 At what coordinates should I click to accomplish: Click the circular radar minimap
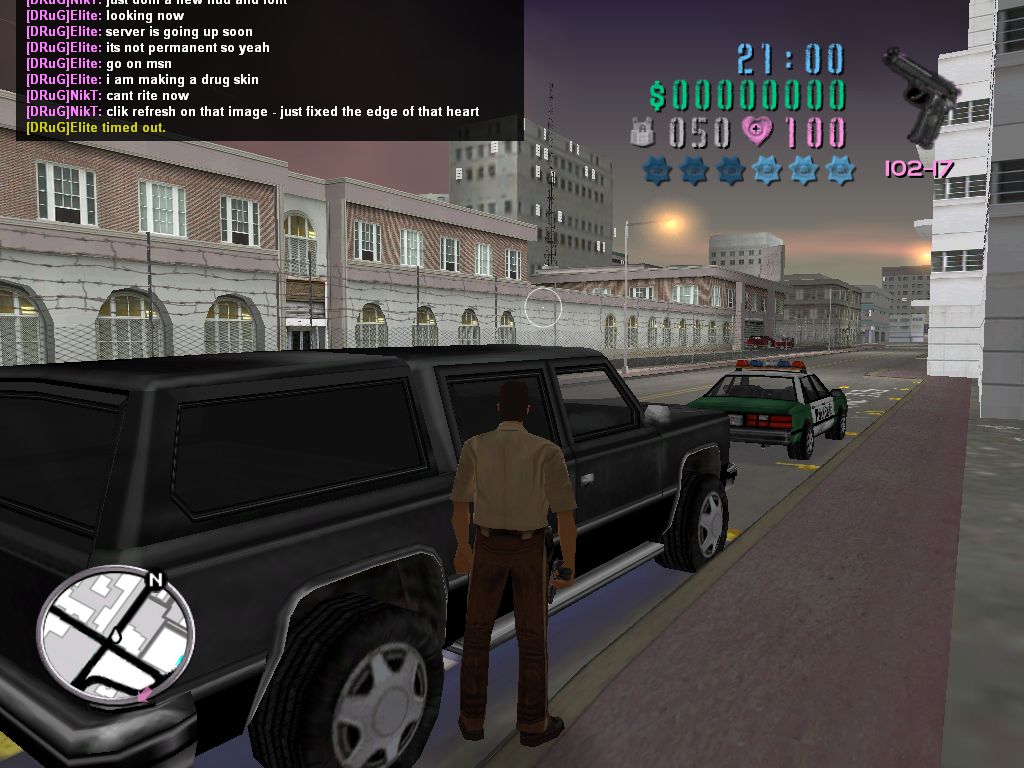point(115,636)
